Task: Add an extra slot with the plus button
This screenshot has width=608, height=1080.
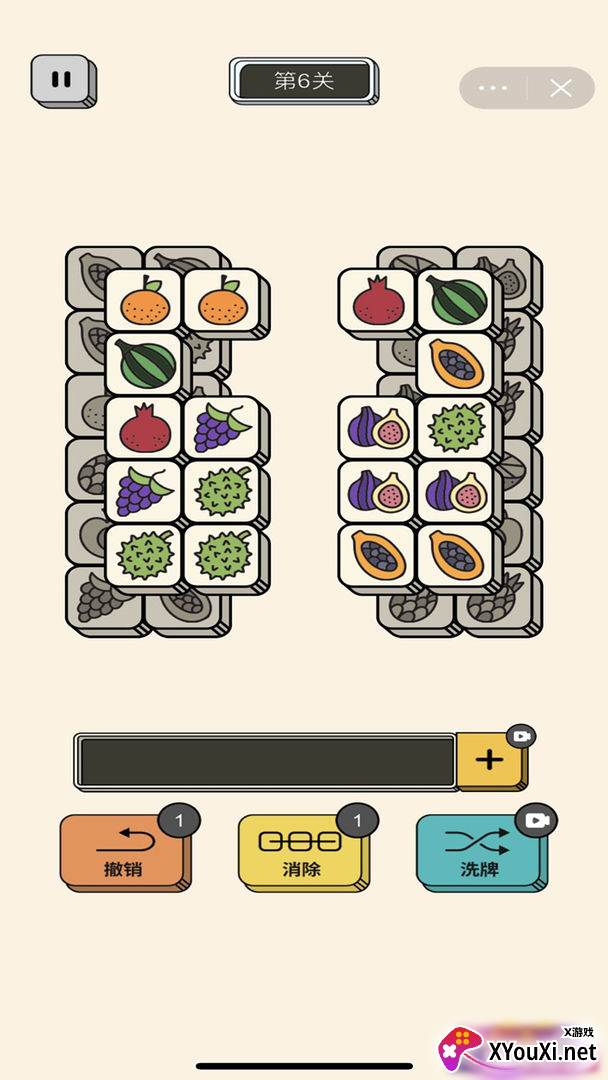Action: 489,760
